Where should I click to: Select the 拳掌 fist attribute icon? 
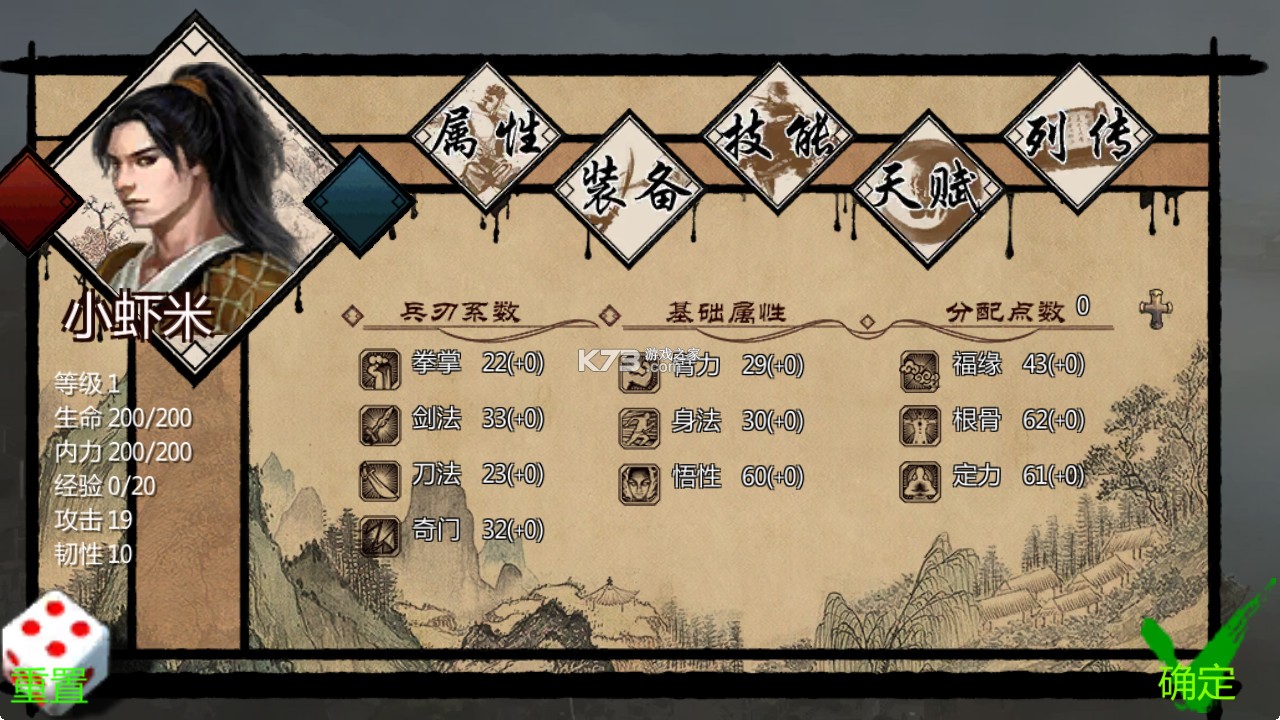click(378, 366)
